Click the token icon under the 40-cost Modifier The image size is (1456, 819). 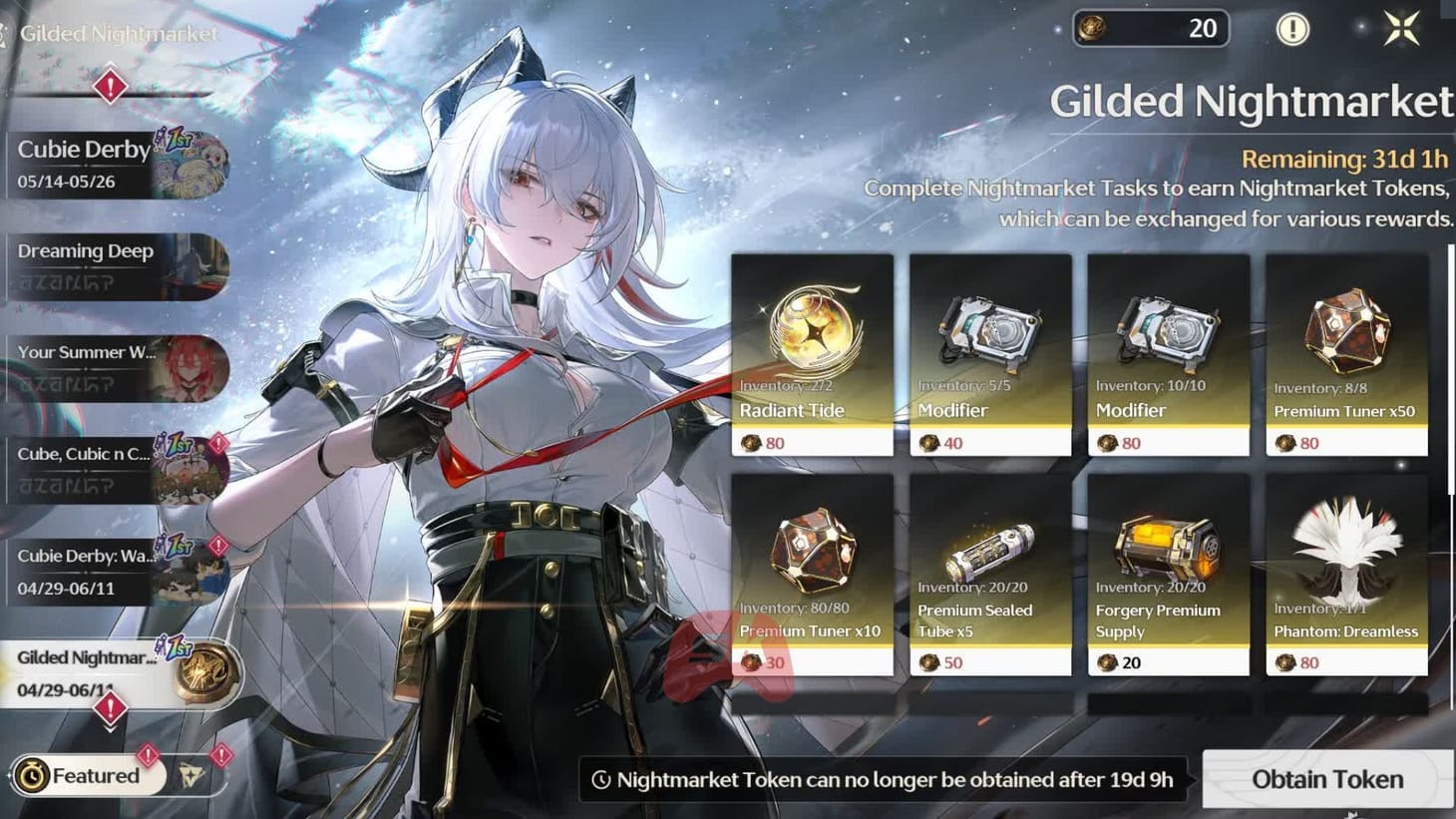point(930,442)
